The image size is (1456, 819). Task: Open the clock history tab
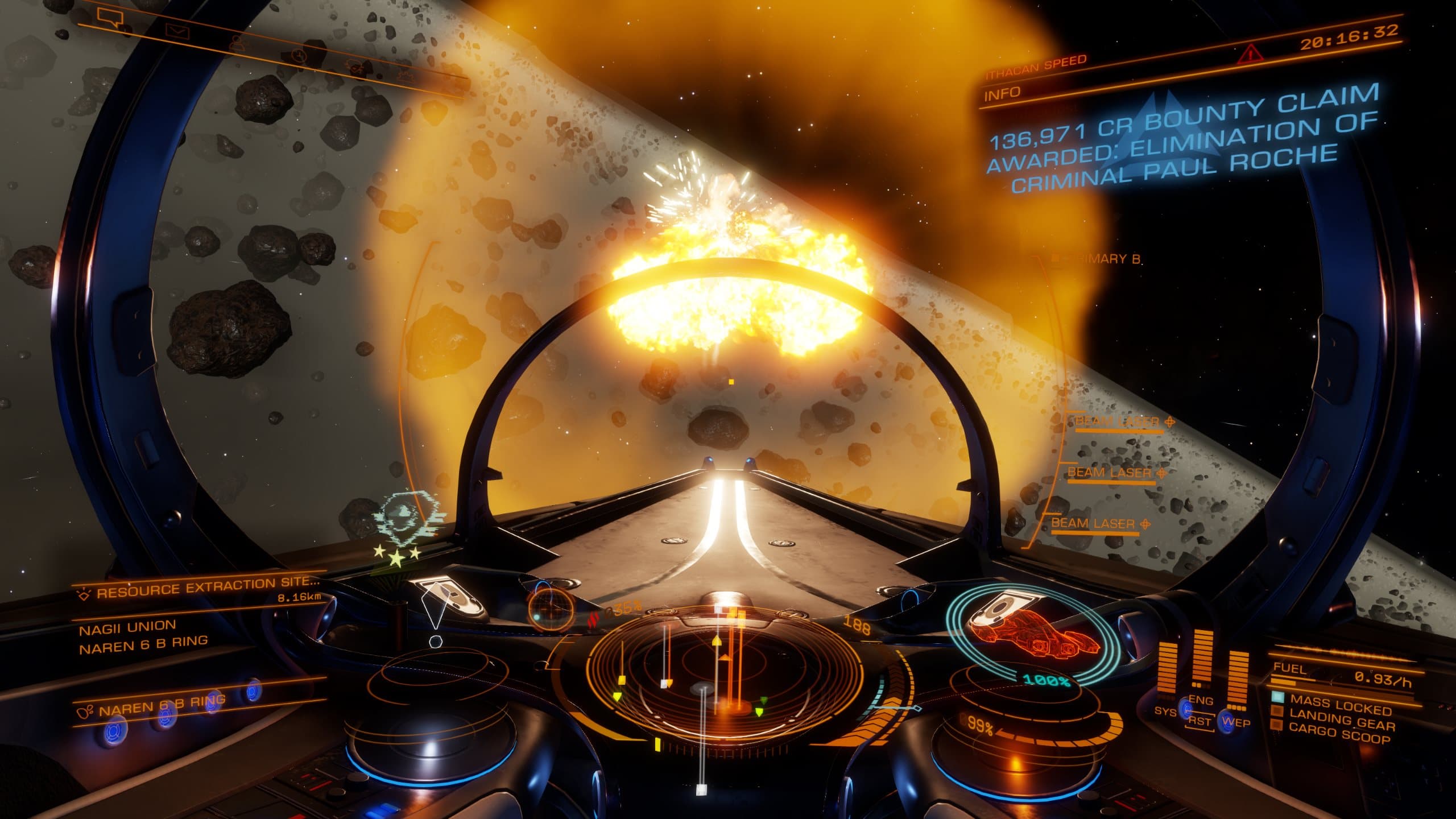tap(298, 55)
